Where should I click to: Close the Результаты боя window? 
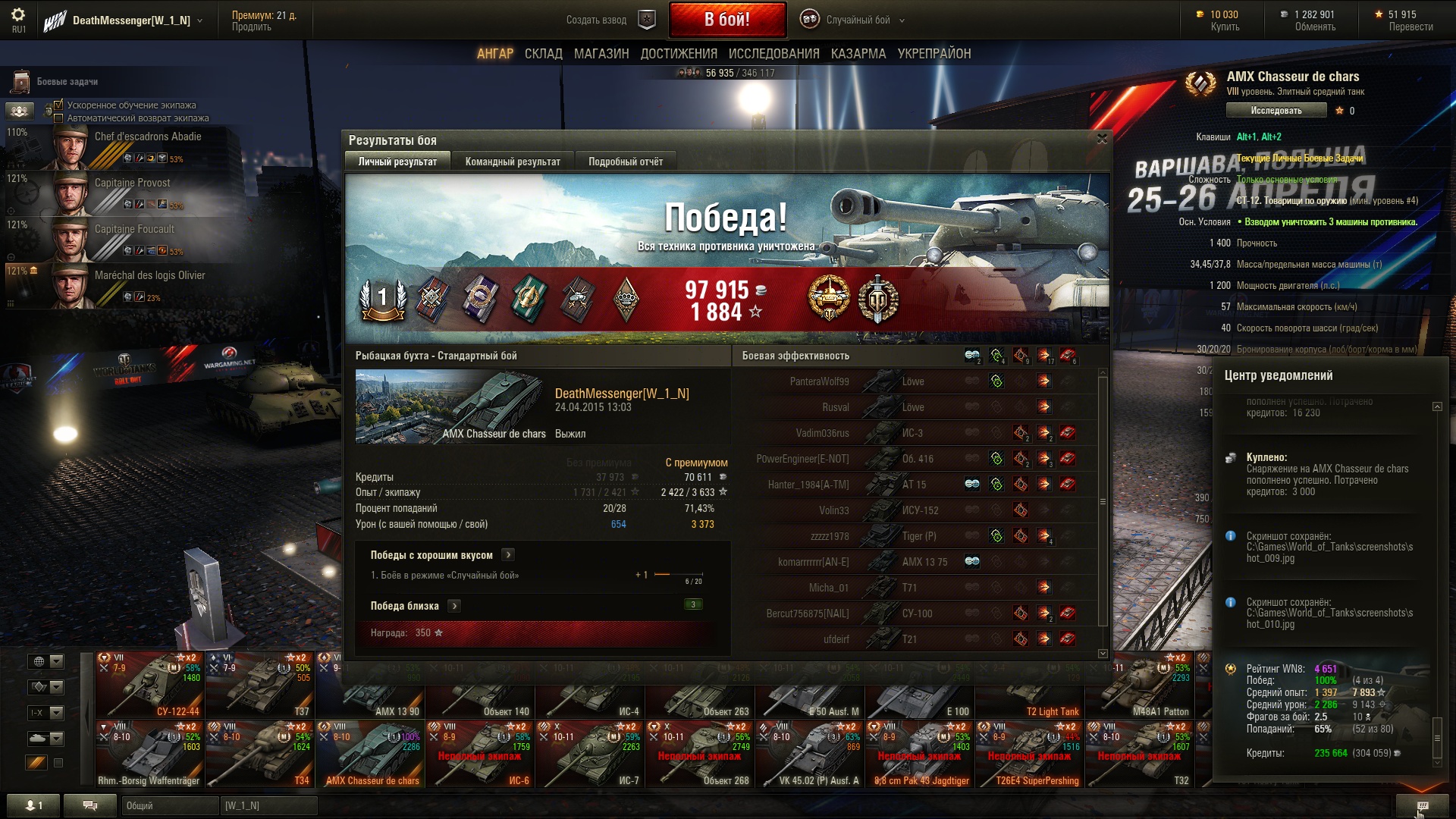[1102, 139]
